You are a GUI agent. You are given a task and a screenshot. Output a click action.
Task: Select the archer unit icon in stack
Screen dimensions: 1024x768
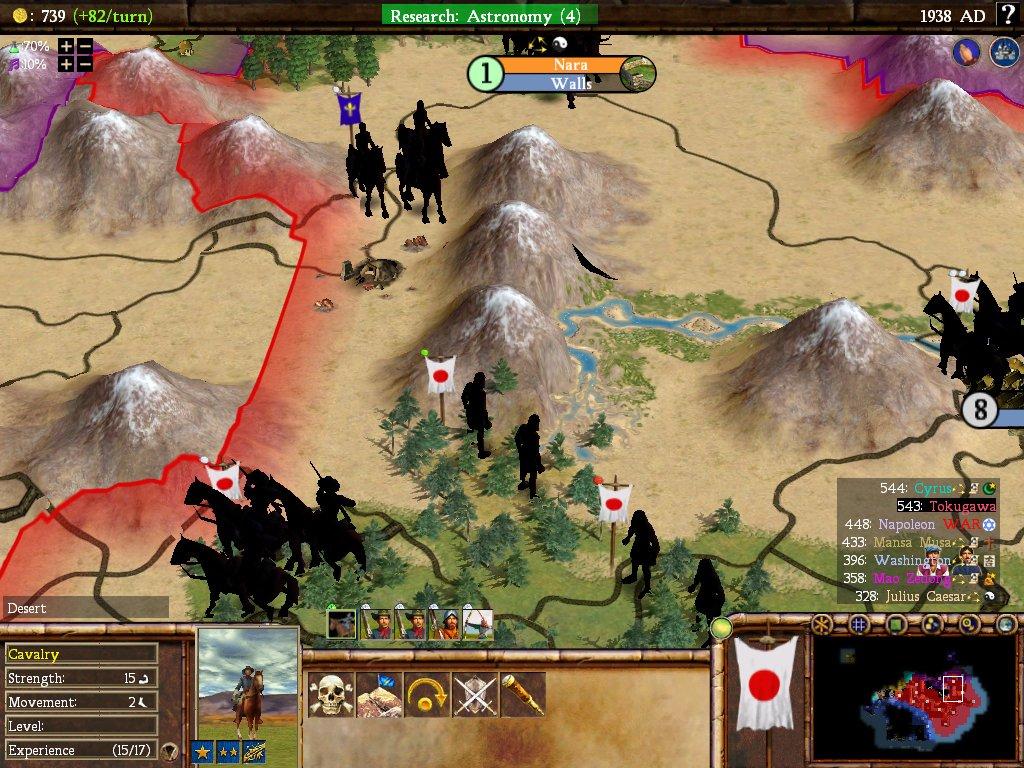[478, 624]
